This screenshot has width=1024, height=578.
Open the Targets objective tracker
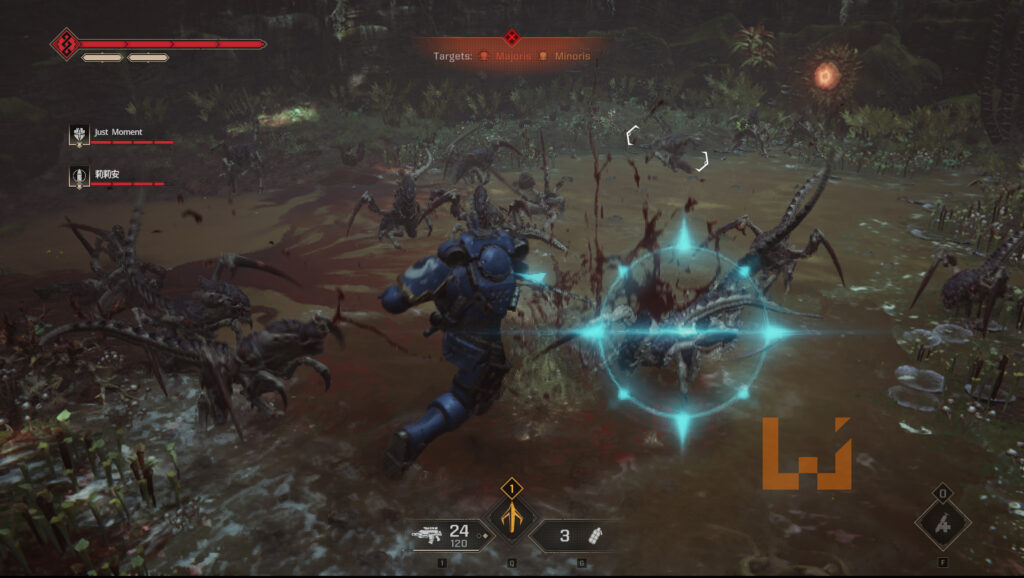tap(452, 56)
